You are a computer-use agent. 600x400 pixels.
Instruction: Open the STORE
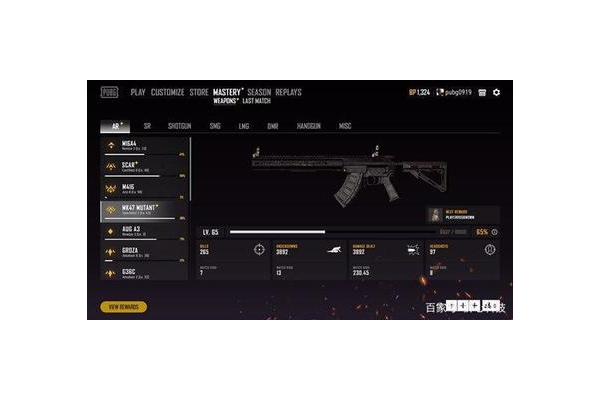click(x=199, y=93)
